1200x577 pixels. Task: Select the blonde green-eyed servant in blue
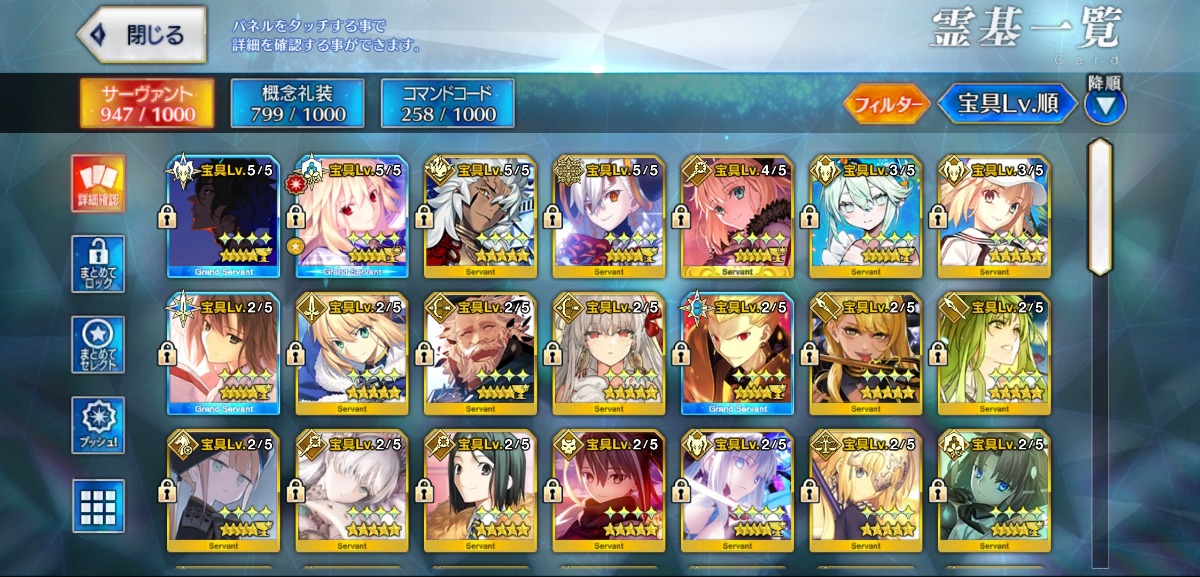click(352, 354)
